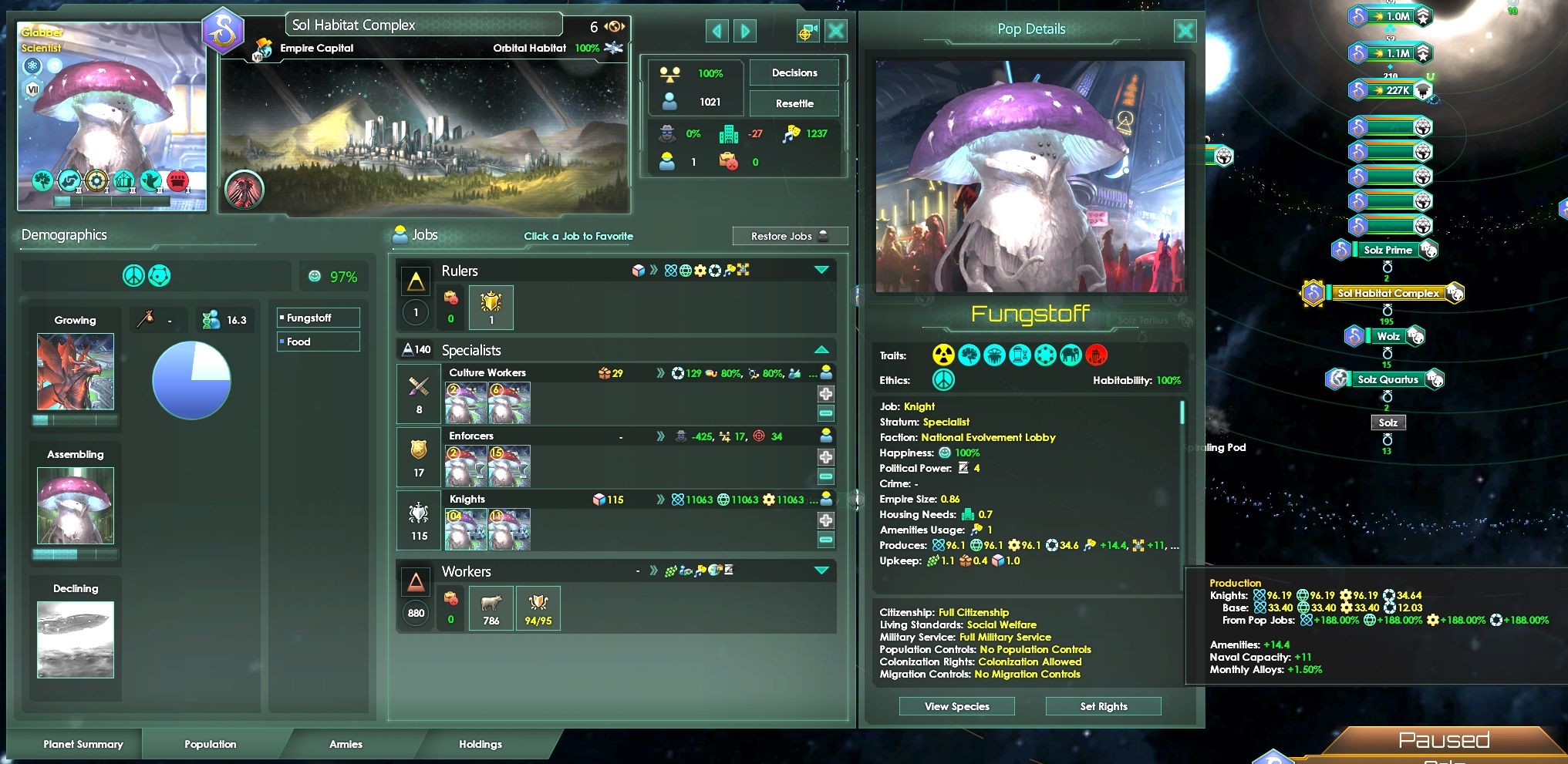Switch to the Armies tab

(x=346, y=744)
